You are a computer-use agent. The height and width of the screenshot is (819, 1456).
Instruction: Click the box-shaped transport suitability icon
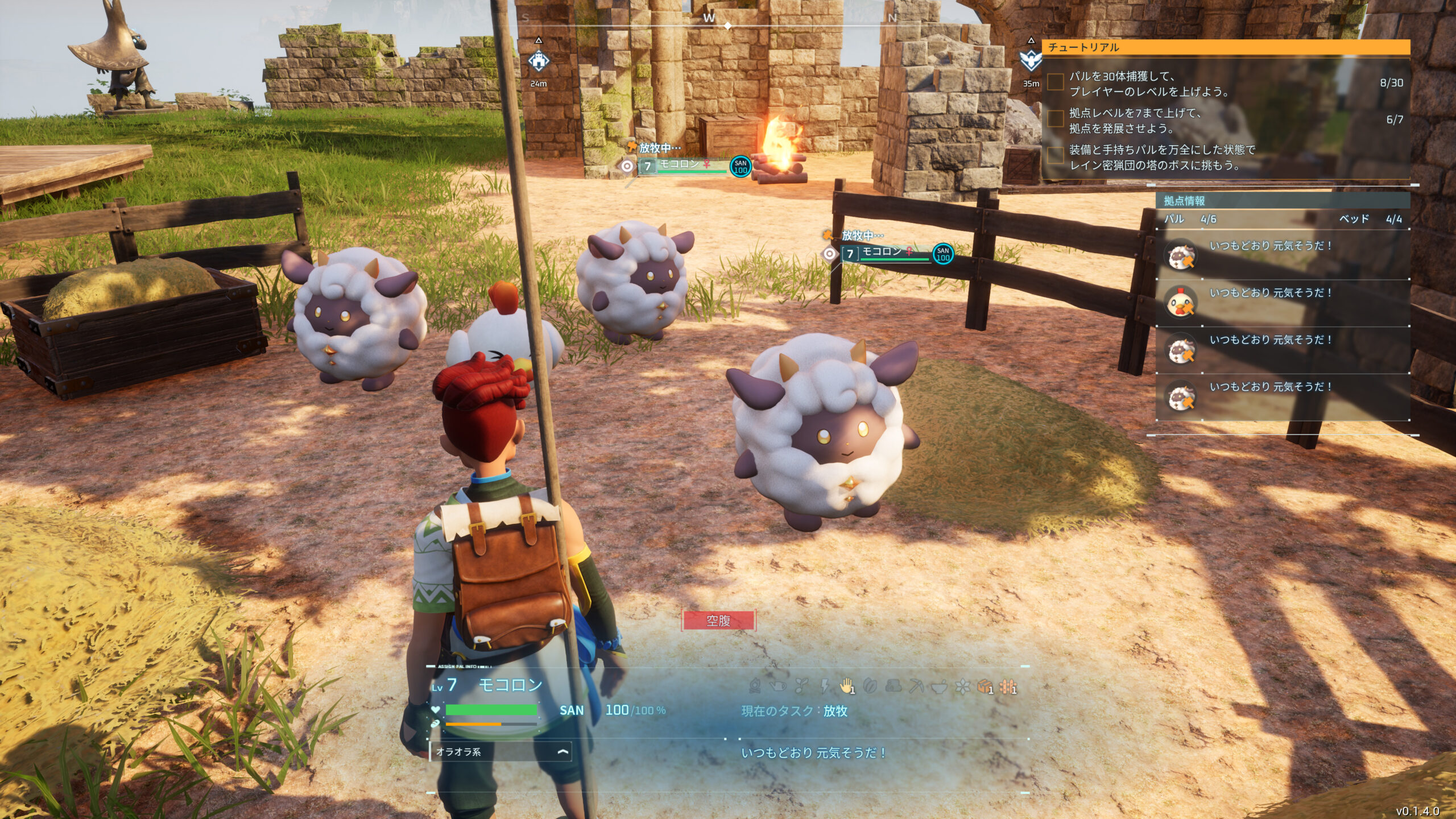[x=985, y=687]
